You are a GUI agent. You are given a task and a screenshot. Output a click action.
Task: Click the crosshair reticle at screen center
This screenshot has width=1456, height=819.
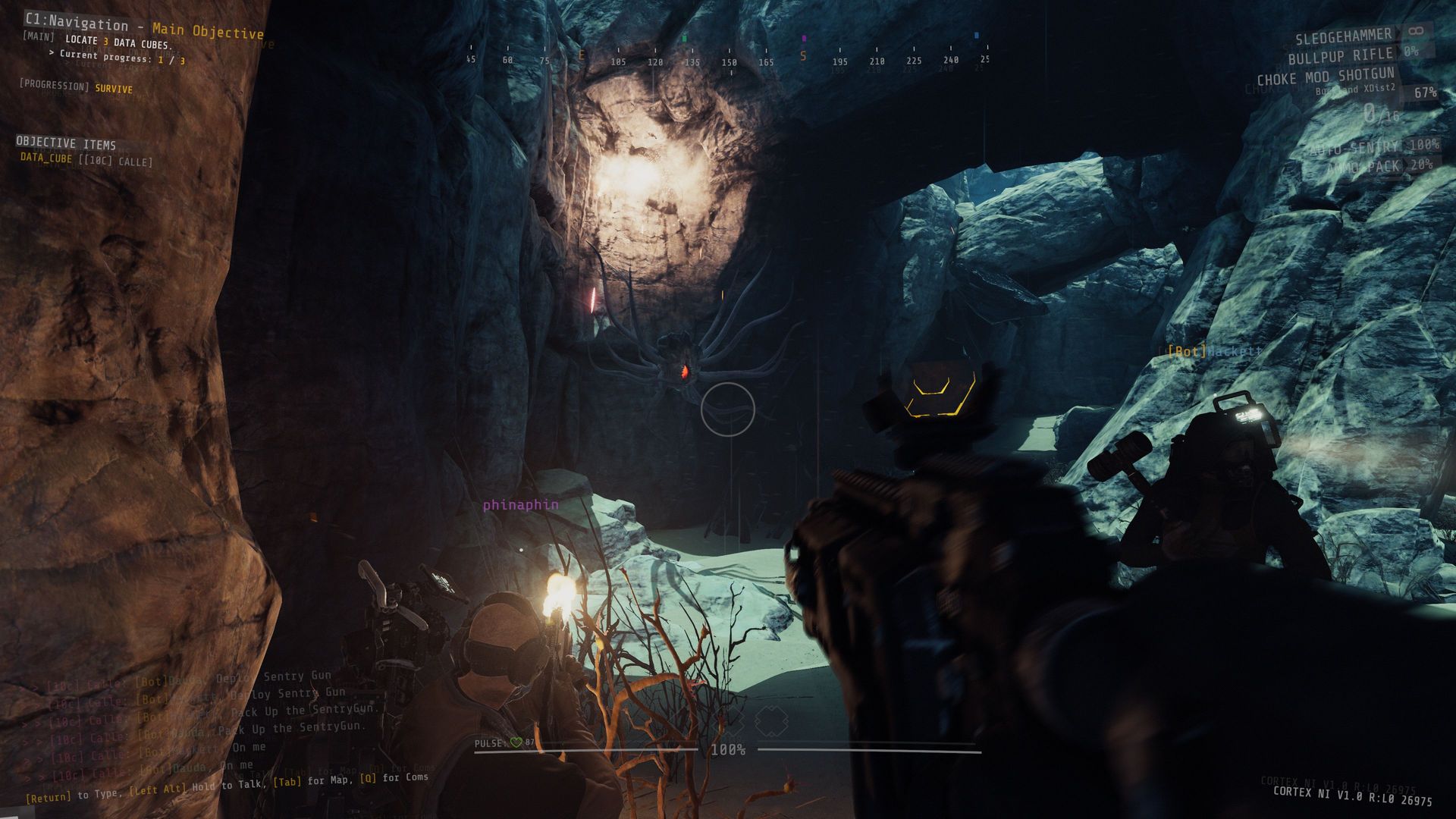(x=728, y=409)
